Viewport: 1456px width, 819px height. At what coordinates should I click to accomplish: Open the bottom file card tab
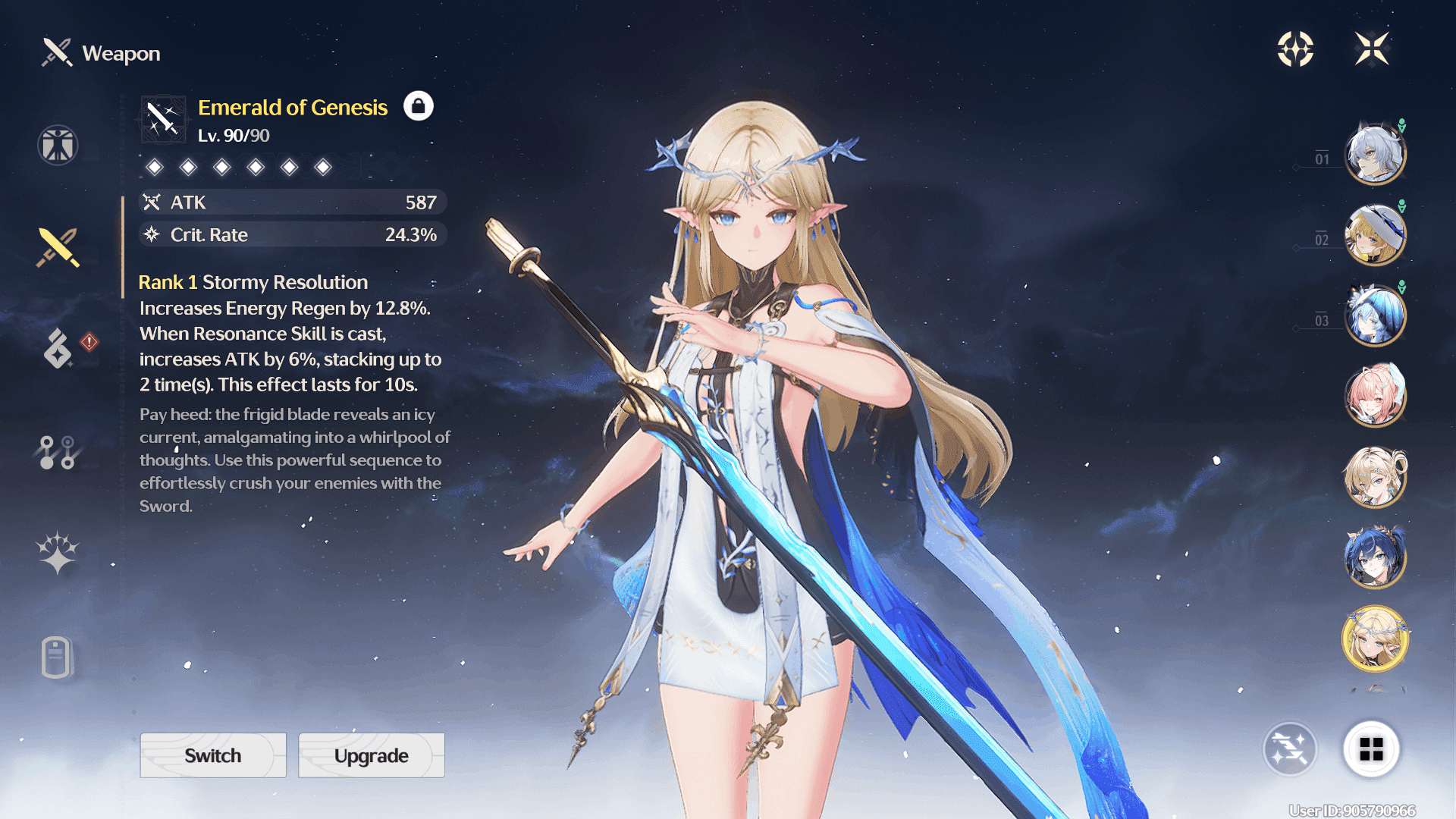[x=57, y=657]
